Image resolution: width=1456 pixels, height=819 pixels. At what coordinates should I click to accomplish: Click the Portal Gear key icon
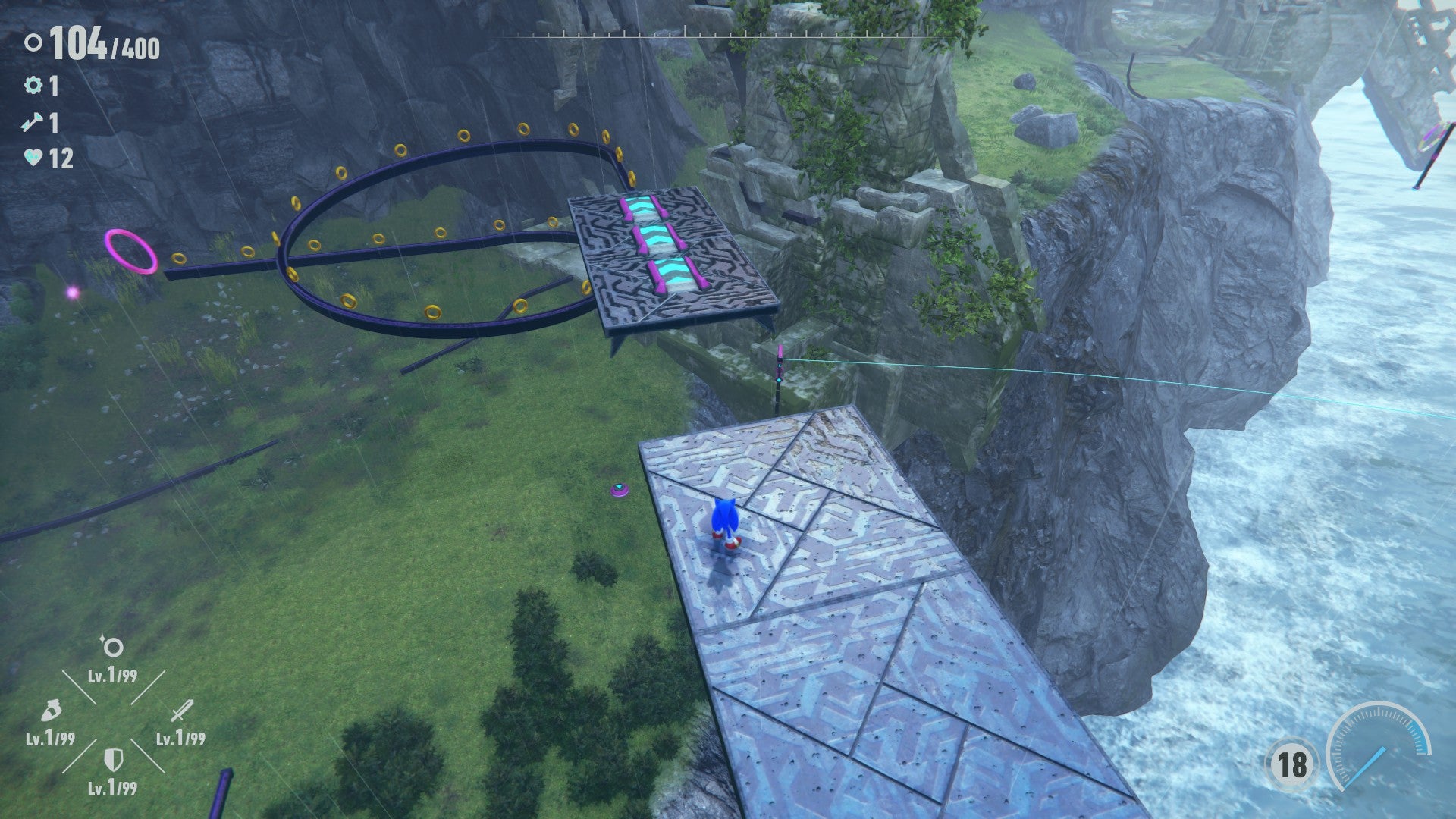(34, 123)
